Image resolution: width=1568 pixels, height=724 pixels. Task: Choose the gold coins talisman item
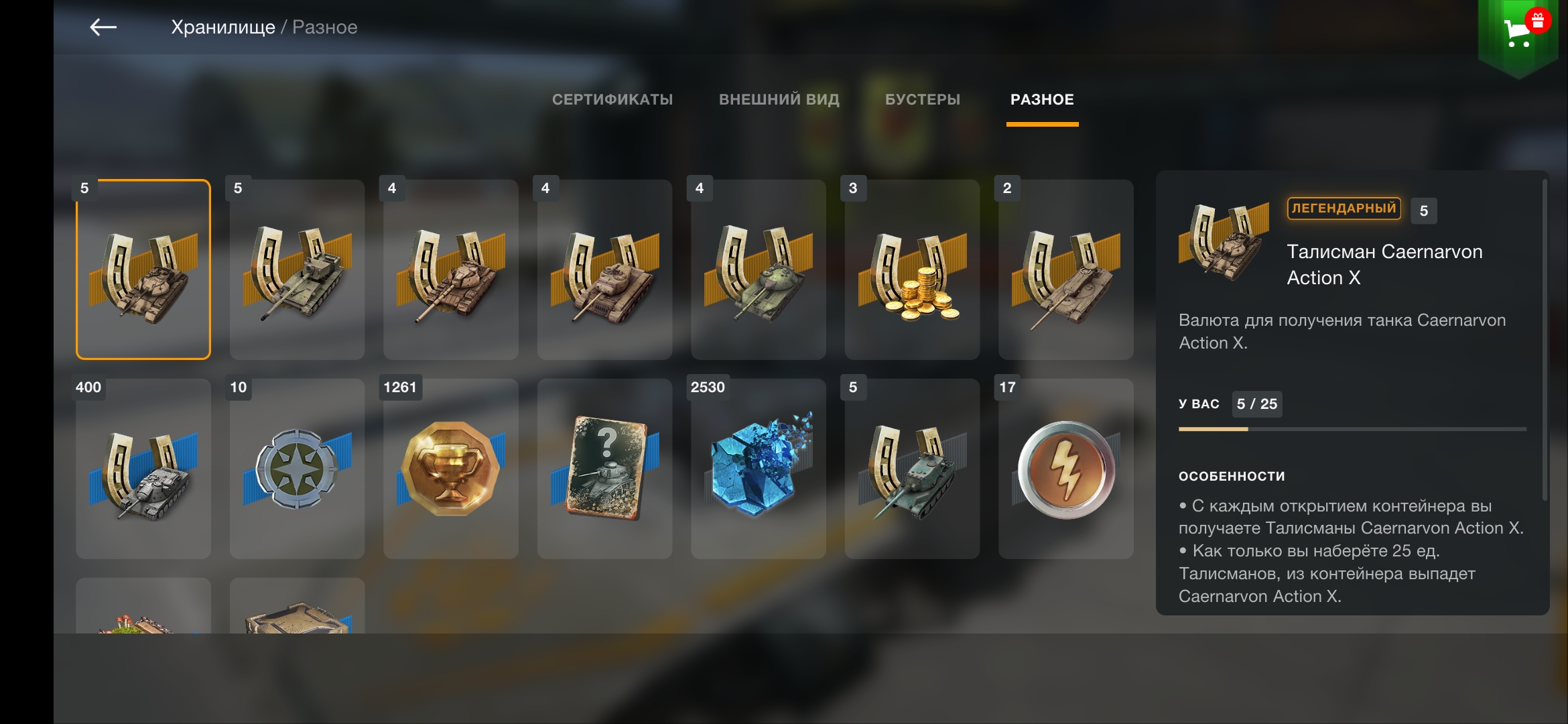click(x=912, y=269)
